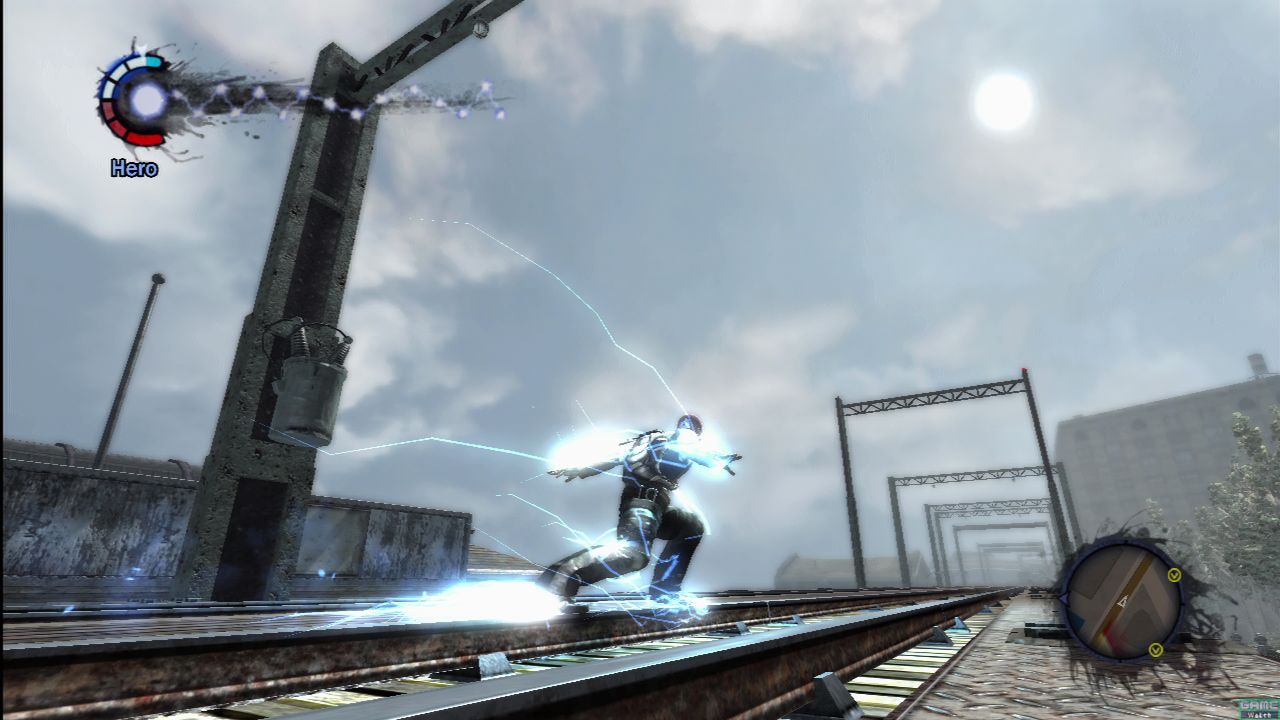Select the upper yellow marker on the minimap rim
1280x720 pixels.
tap(1174, 575)
